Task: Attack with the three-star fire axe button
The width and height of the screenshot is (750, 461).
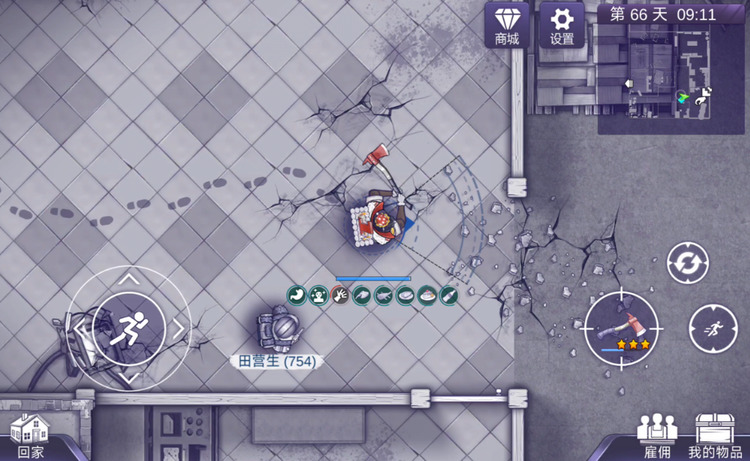Action: [x=621, y=327]
